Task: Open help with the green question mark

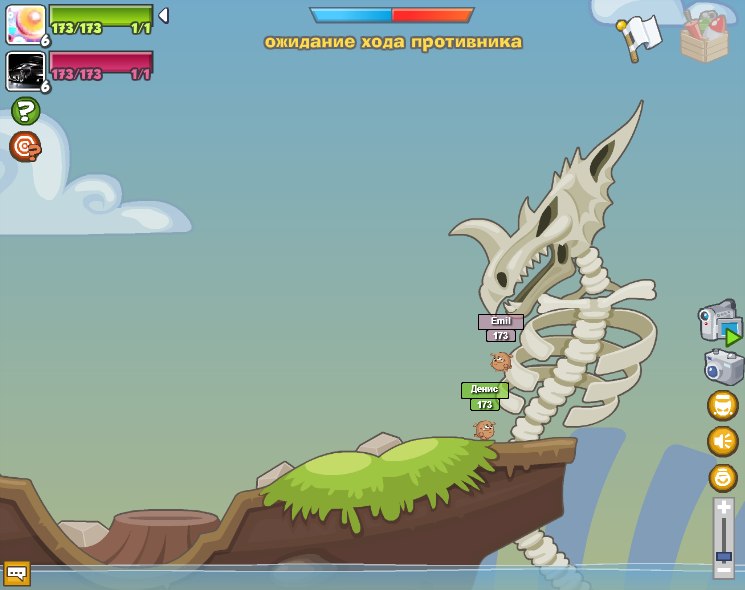Action: point(25,111)
